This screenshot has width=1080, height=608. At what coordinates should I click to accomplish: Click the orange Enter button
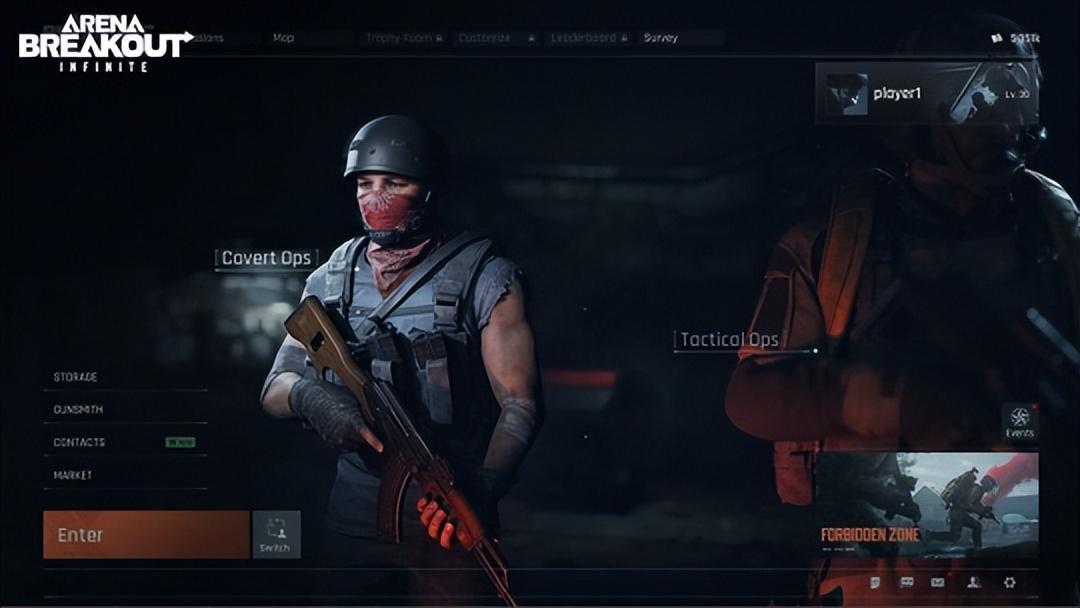click(146, 535)
